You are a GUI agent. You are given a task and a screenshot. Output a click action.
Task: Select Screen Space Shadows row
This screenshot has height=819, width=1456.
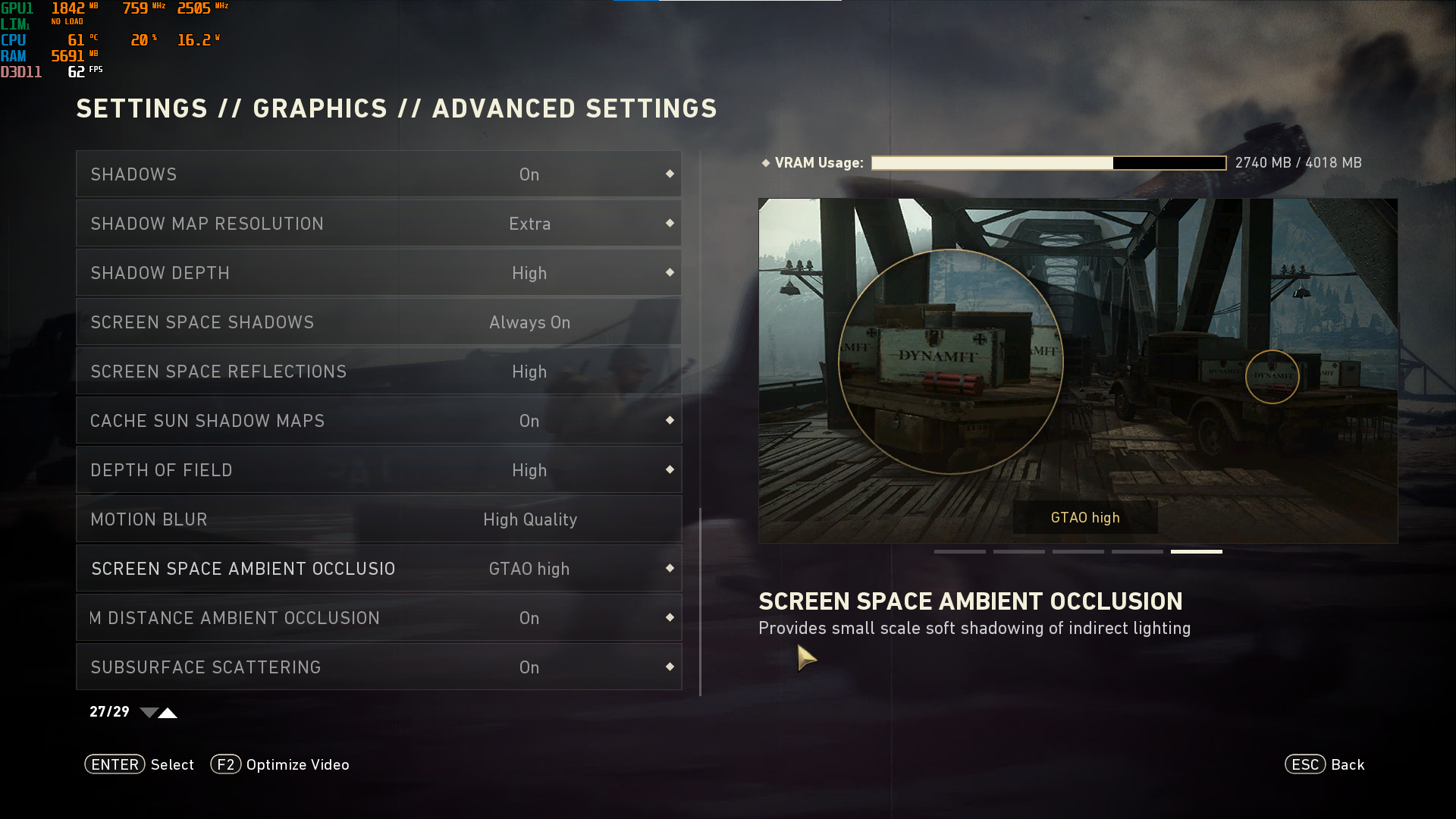tap(378, 322)
